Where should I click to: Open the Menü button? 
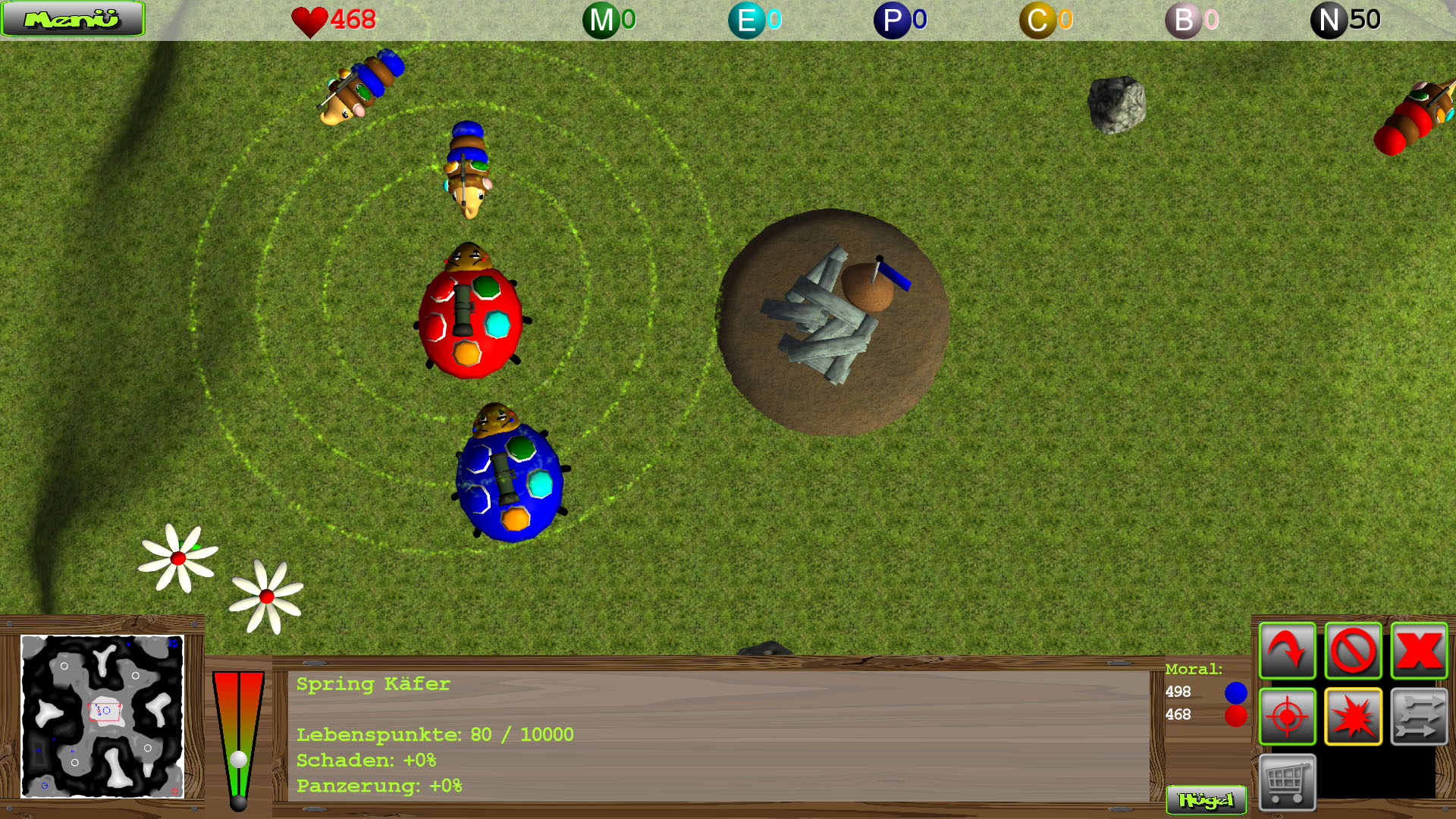(72, 19)
